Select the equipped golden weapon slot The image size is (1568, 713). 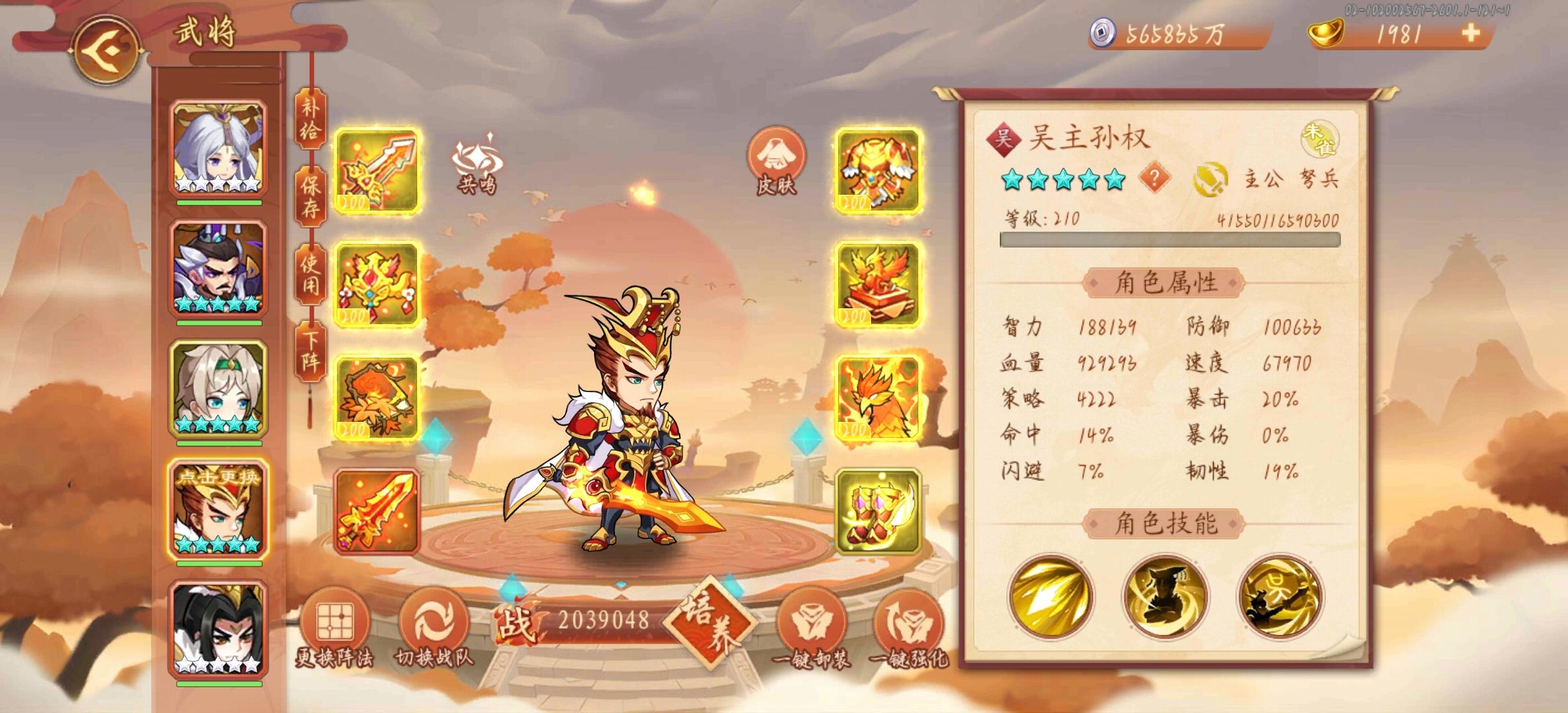pyautogui.click(x=377, y=170)
